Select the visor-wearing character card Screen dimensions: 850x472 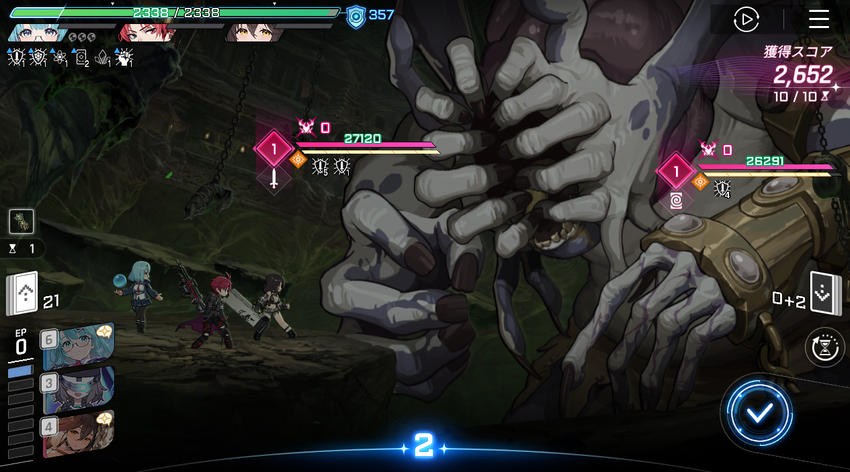76,388
